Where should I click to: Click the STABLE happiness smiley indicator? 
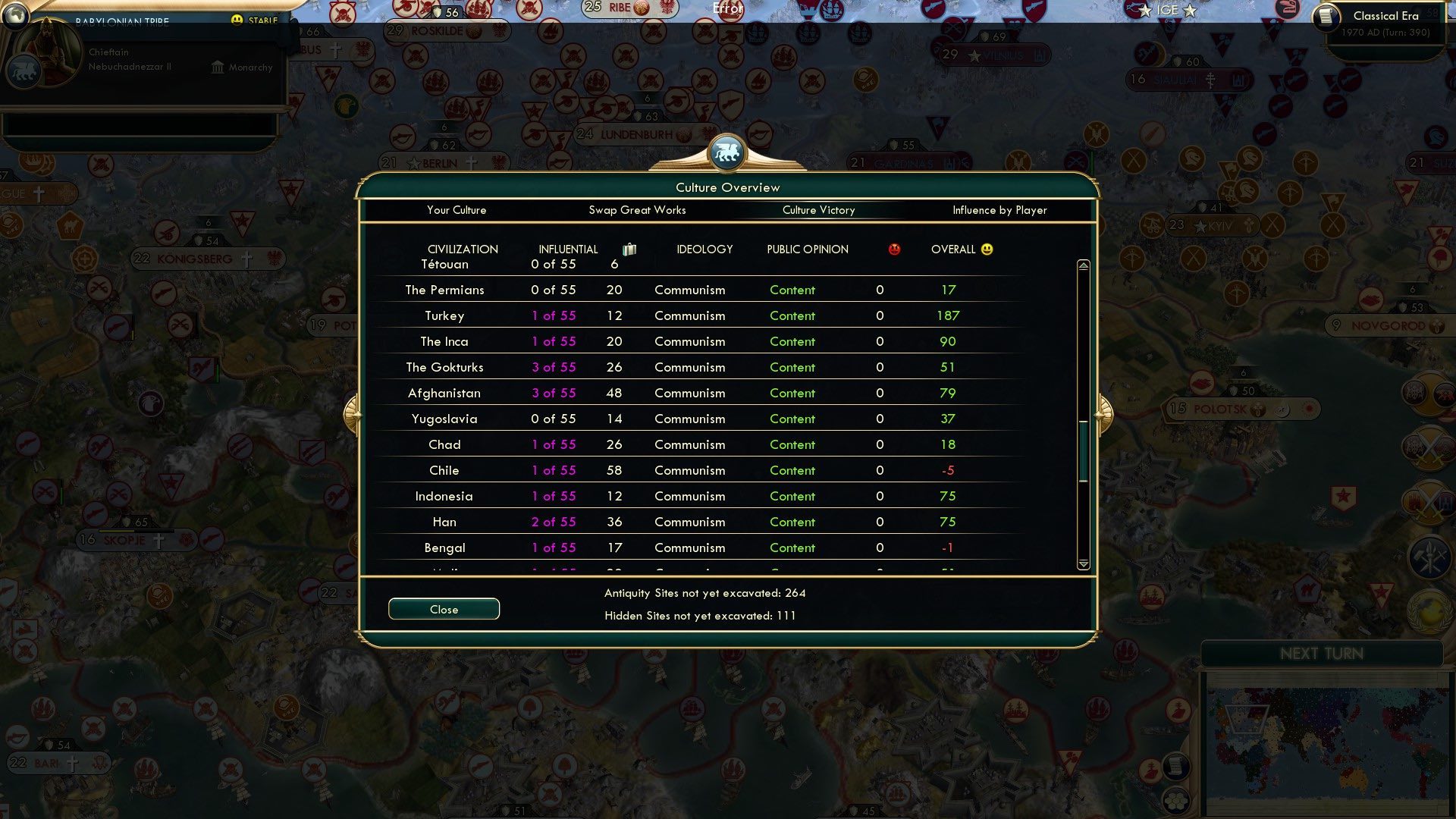click(239, 20)
